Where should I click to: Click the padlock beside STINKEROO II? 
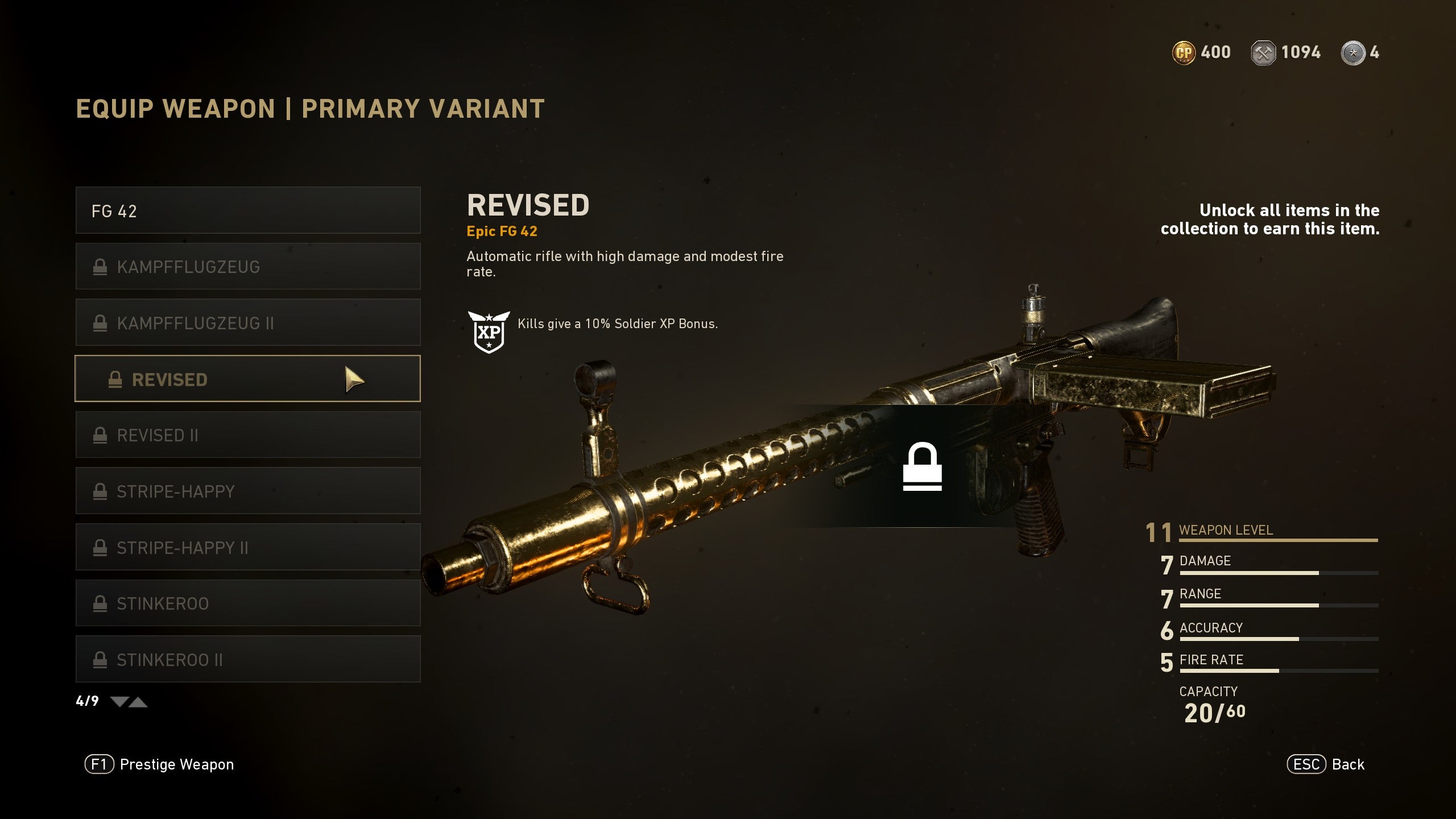(x=101, y=659)
